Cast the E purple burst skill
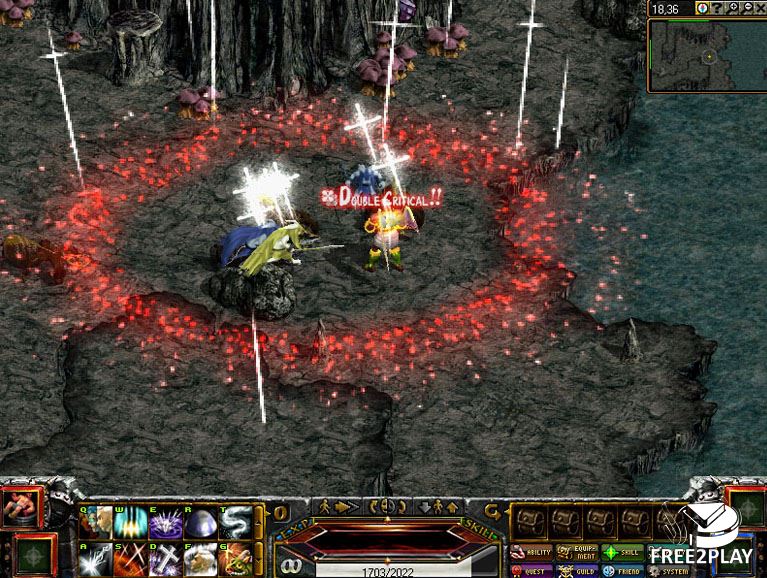 point(165,523)
